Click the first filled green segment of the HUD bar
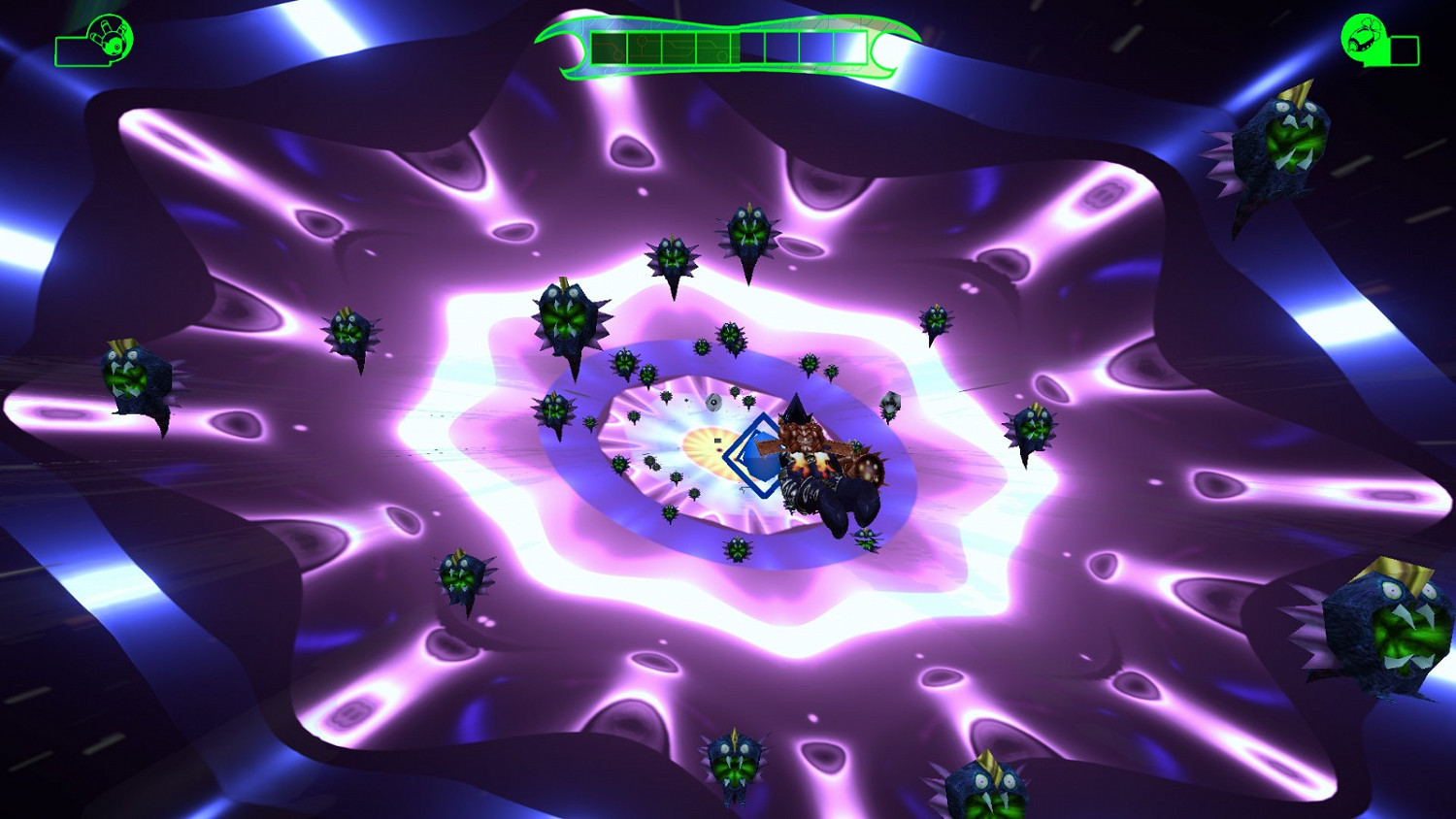 [x=609, y=45]
